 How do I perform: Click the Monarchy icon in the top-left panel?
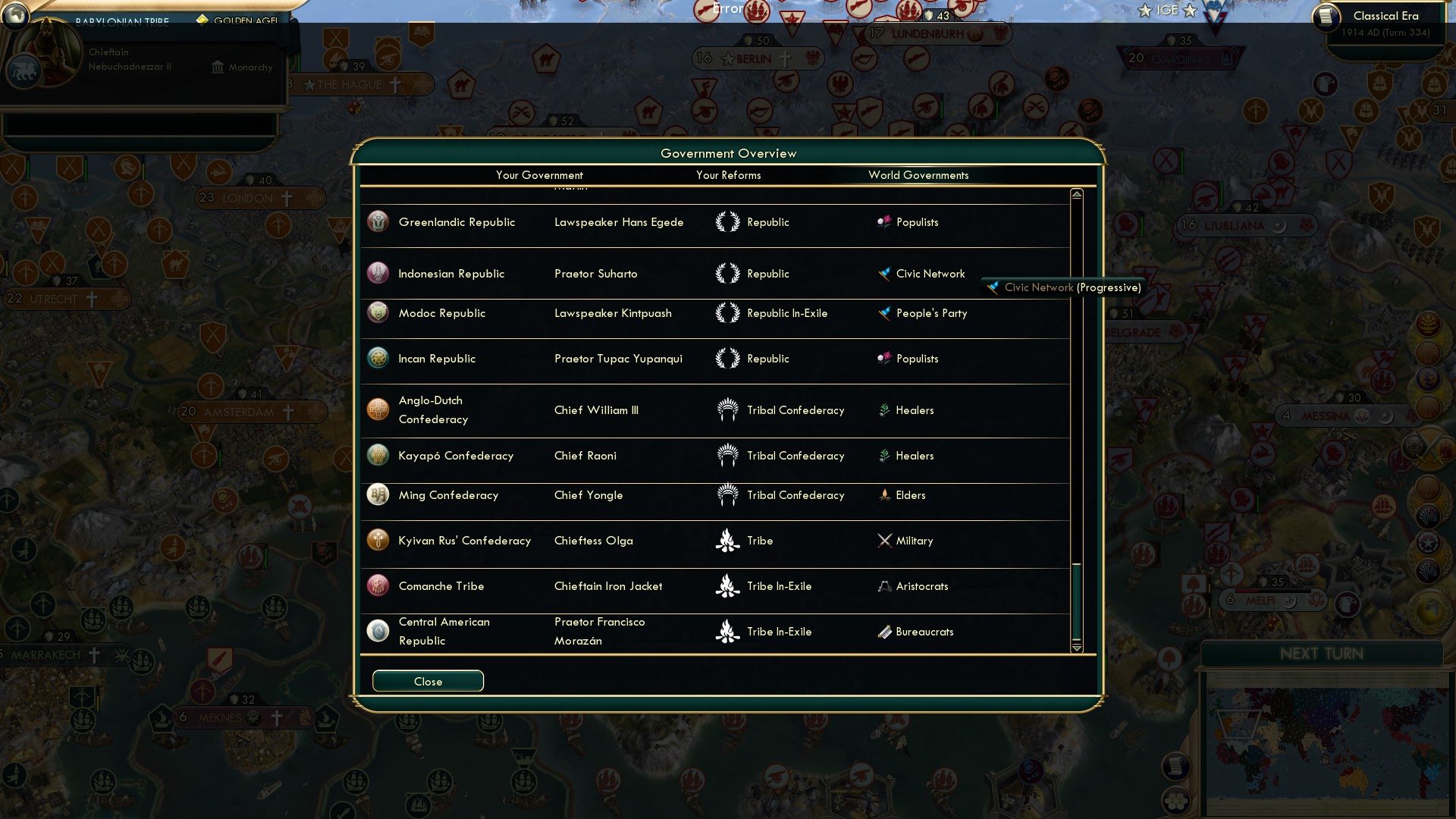(216, 67)
